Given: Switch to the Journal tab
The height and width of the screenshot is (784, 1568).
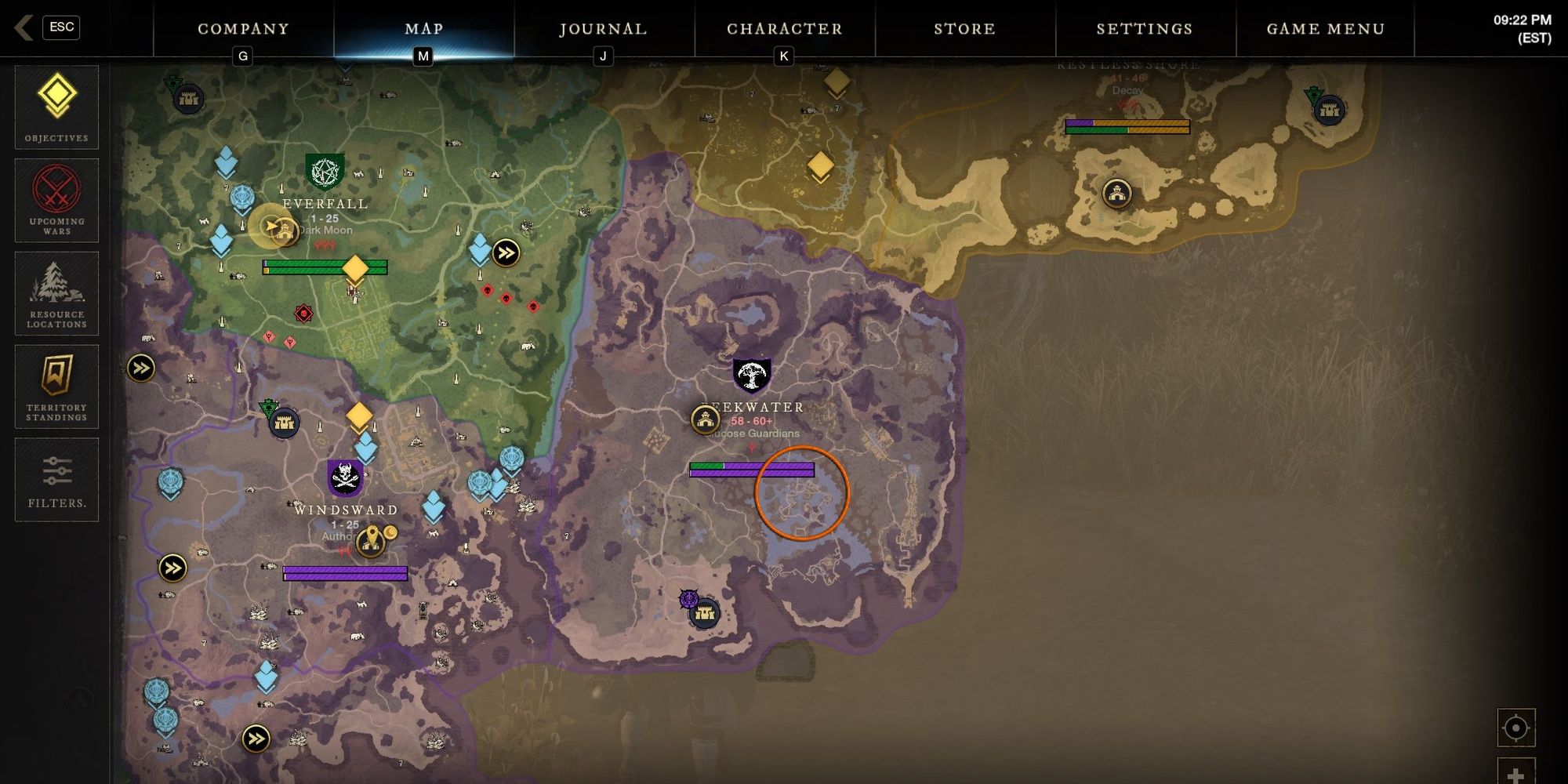Looking at the screenshot, I should pos(602,29).
